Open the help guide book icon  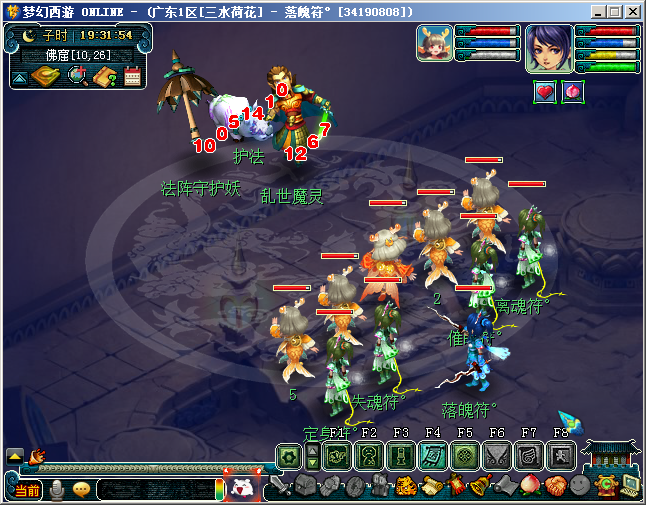click(105, 77)
